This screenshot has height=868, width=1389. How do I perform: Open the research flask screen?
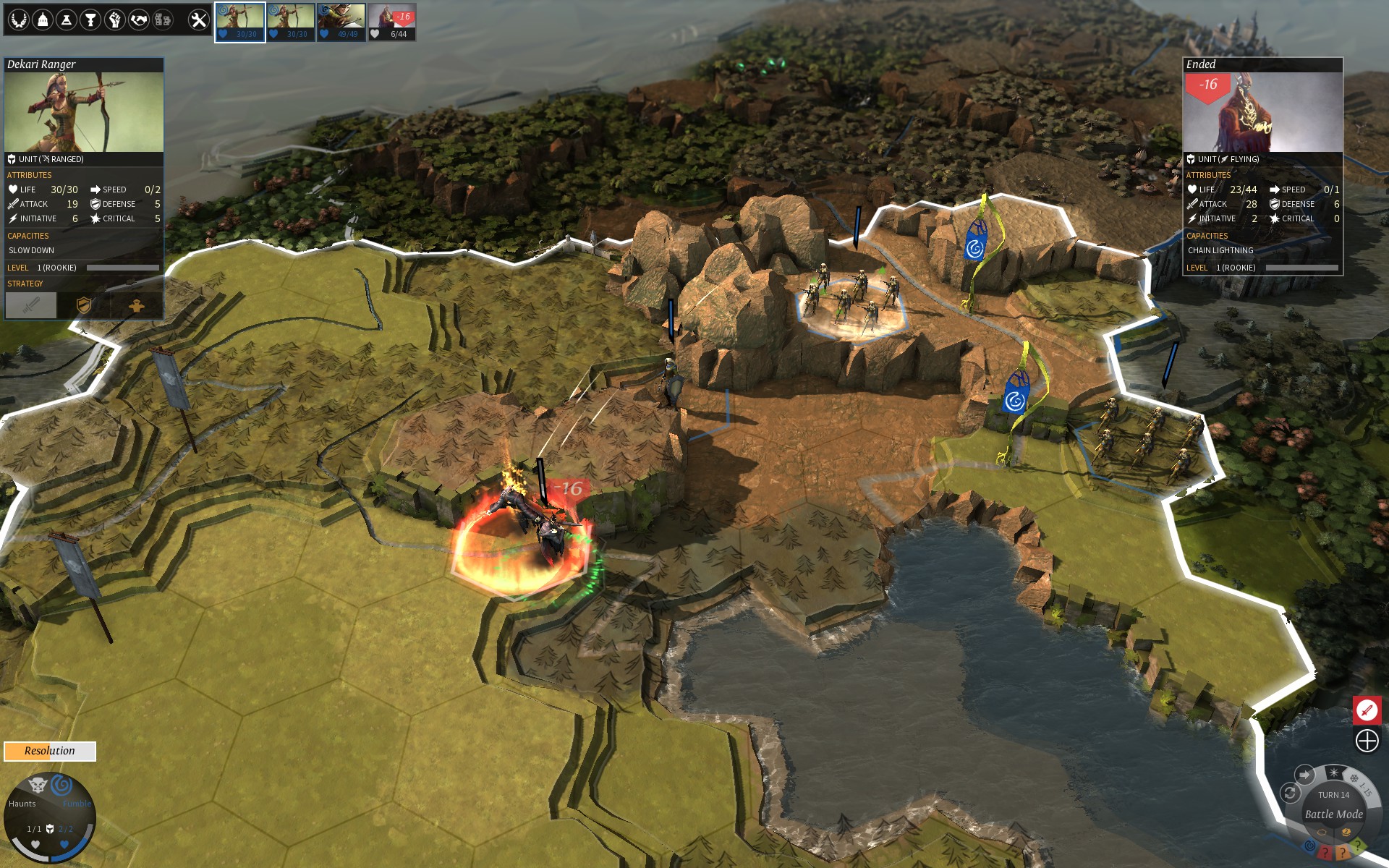click(67, 20)
